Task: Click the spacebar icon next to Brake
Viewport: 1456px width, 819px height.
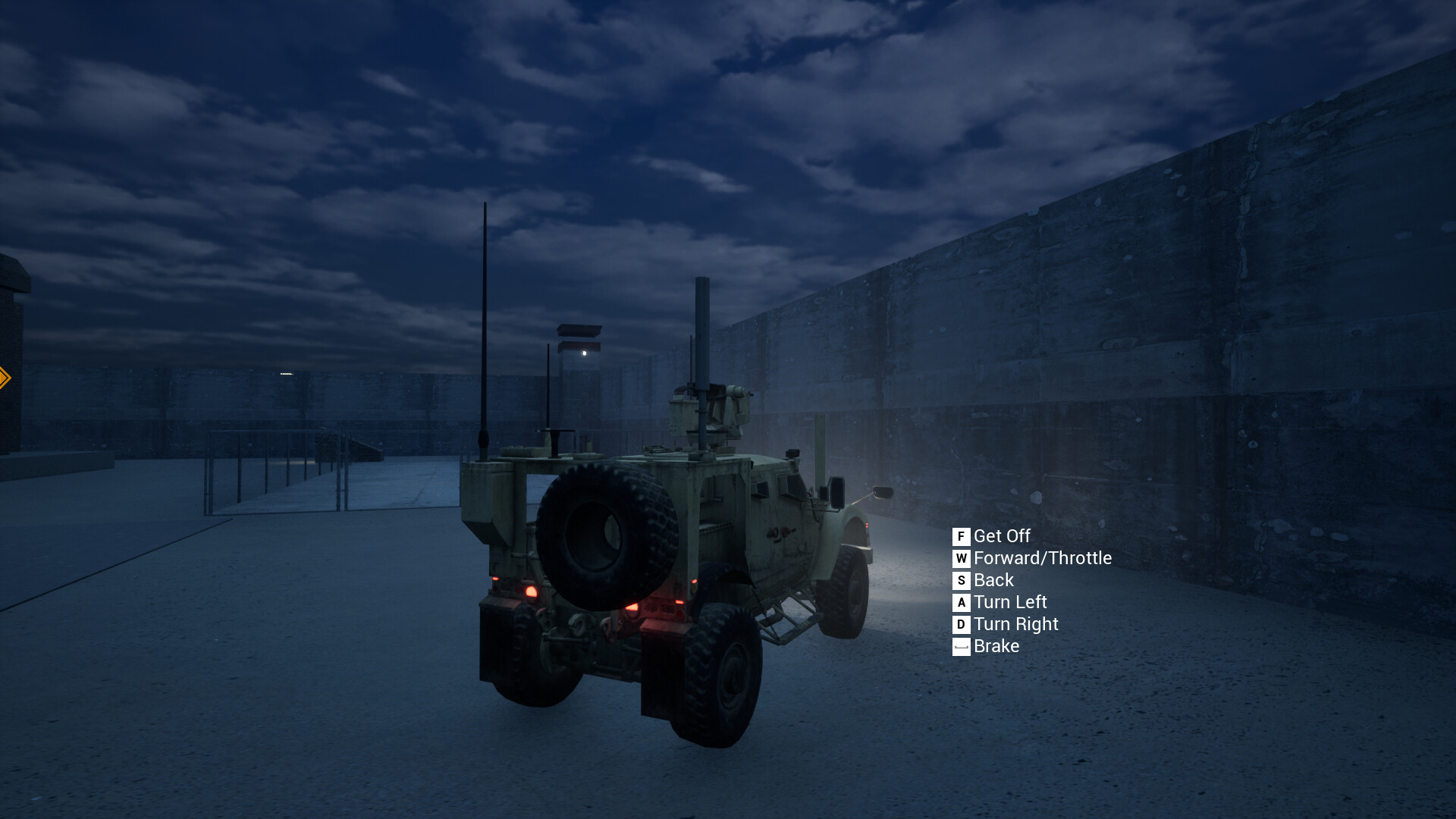Action: point(961,647)
